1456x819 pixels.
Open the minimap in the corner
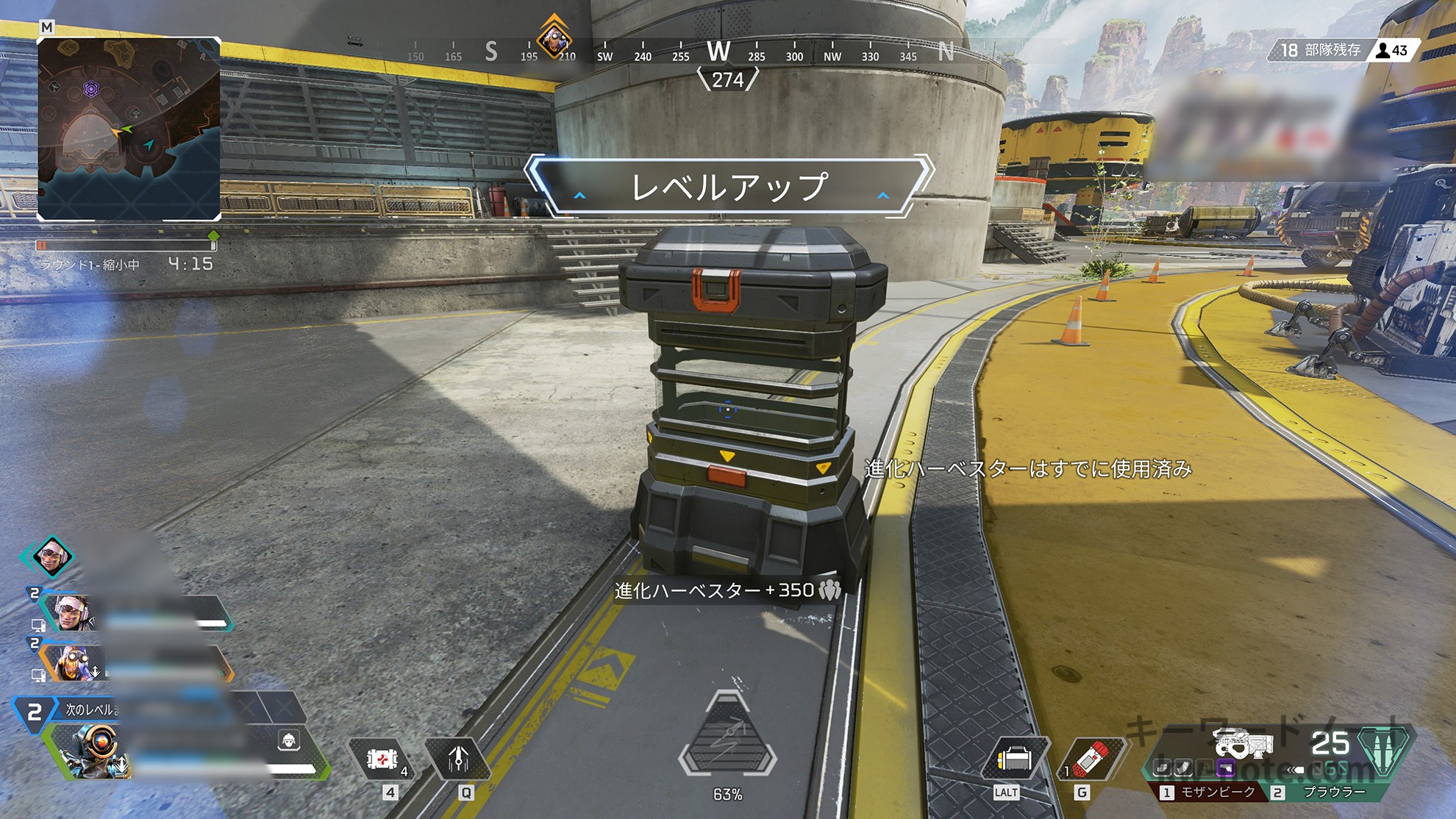click(x=129, y=129)
